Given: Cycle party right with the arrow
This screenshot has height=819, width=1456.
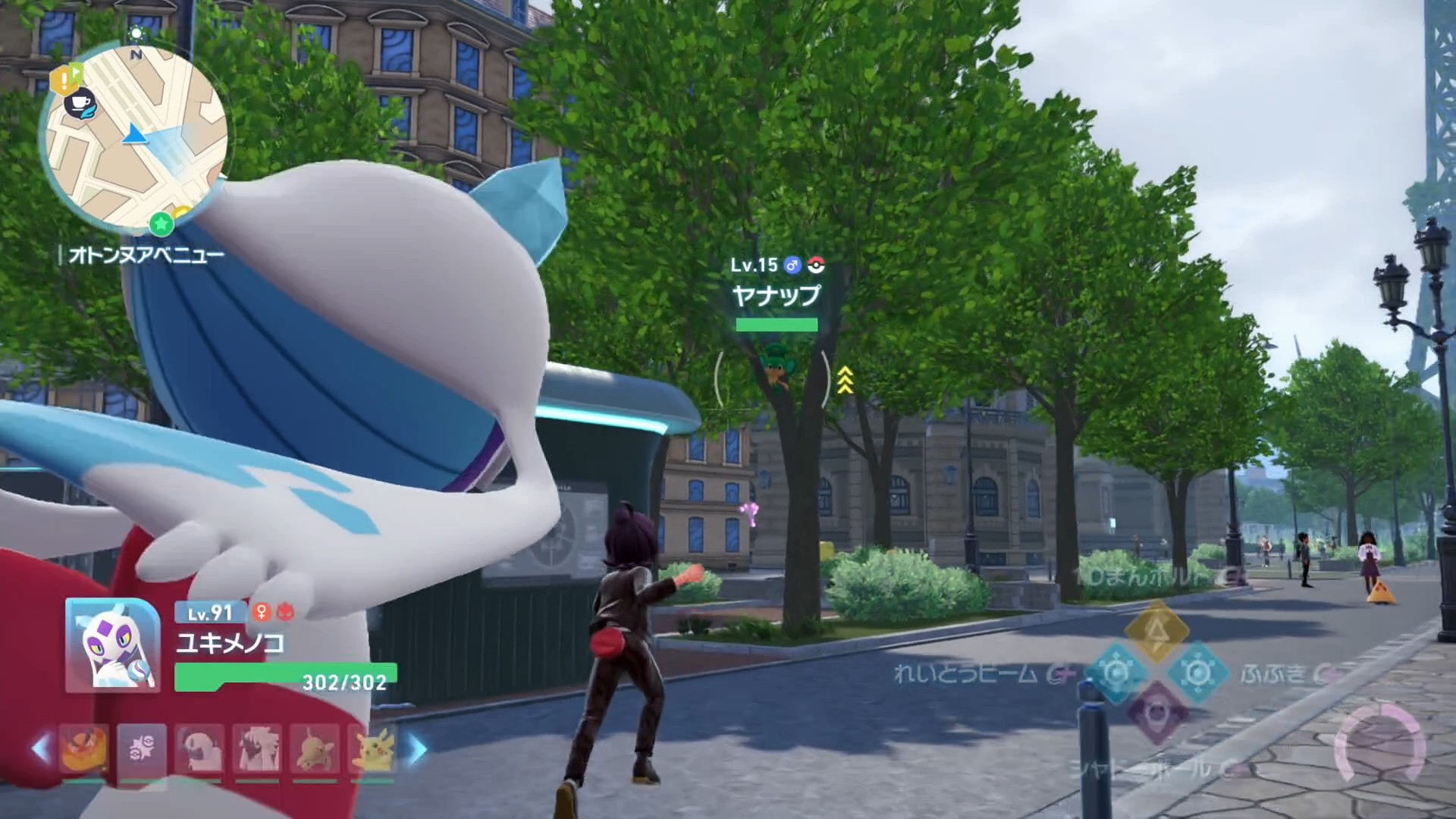Looking at the screenshot, I should click(418, 748).
